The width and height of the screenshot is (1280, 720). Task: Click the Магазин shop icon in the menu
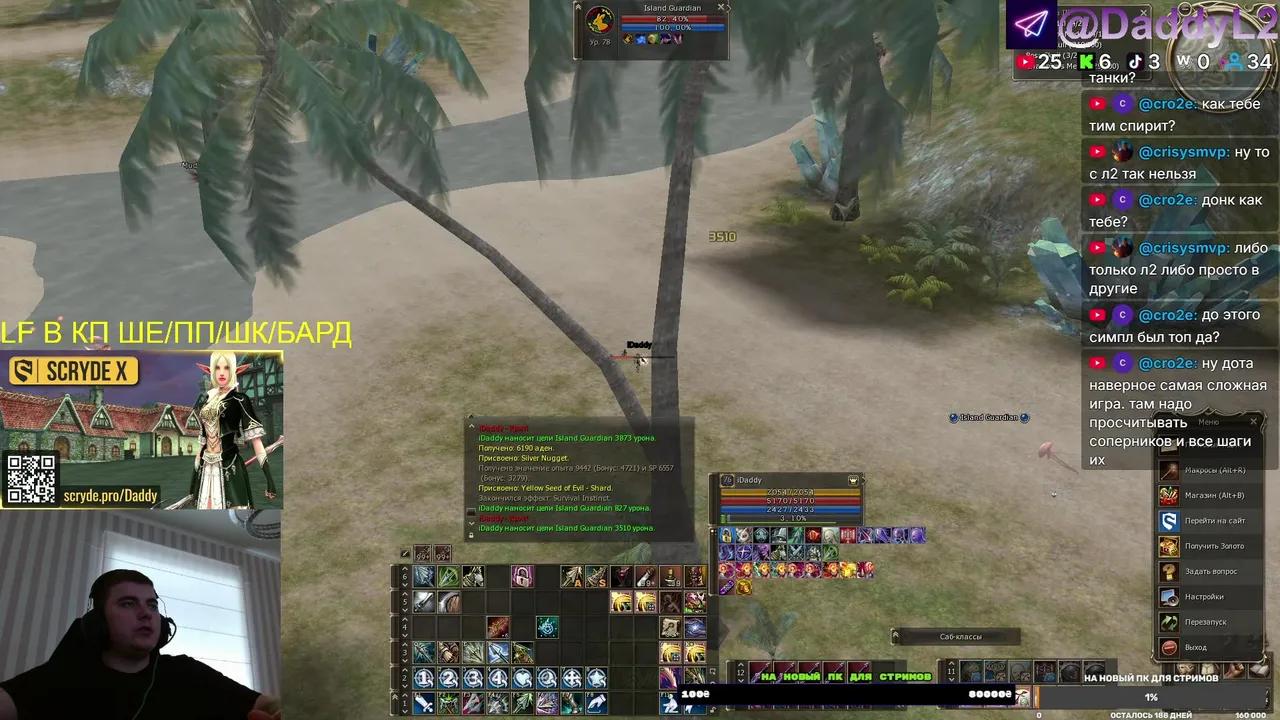pos(1169,496)
